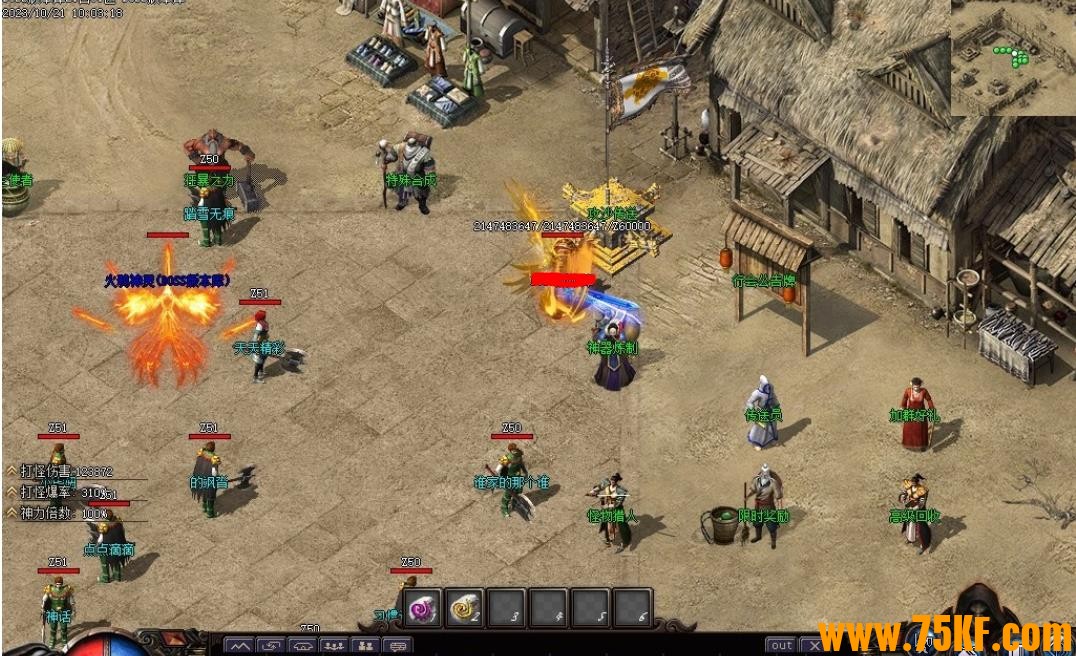Screen dimensions: 1076x656
Task: Click the zigzag line icon on bottom bar
Action: pyautogui.click(x=239, y=647)
